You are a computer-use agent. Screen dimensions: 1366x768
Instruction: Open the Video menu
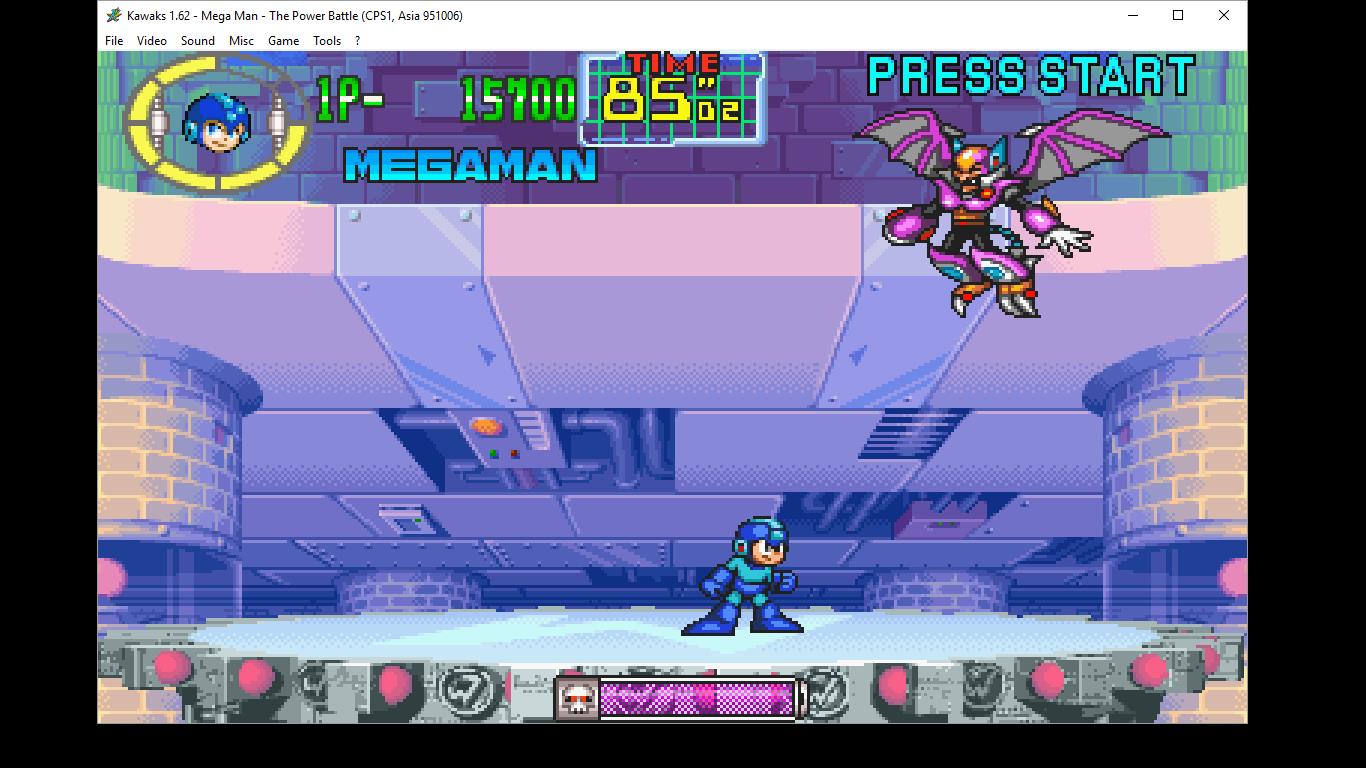[151, 41]
